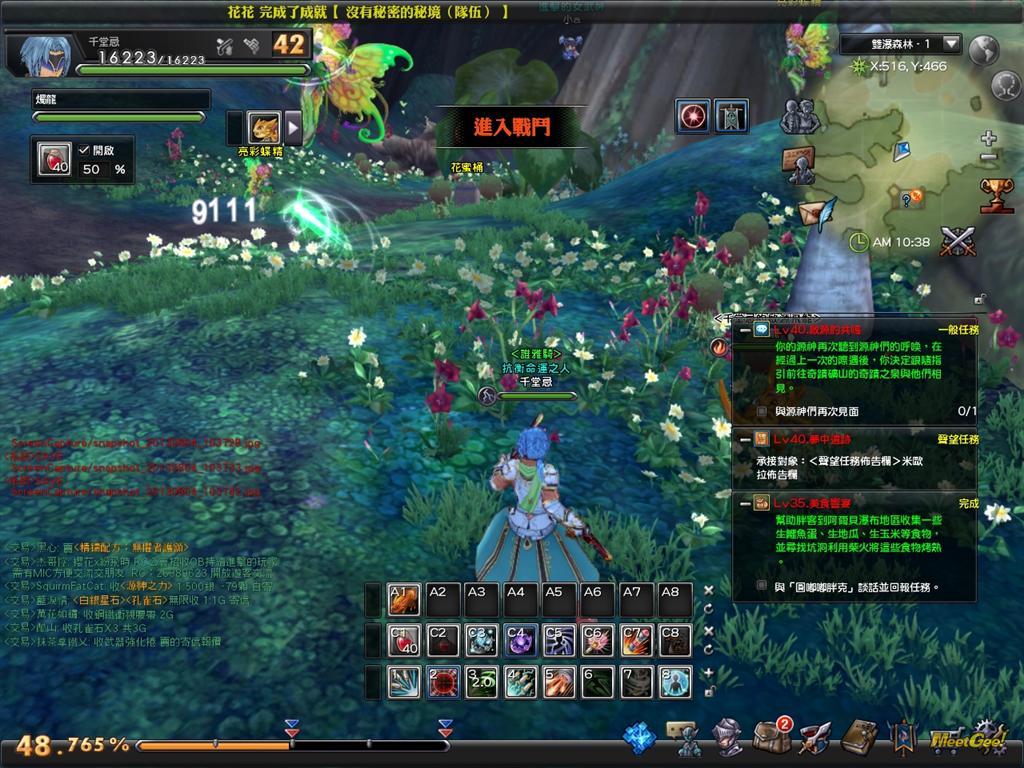Click the 千堂忌 character portrait
The image size is (1024, 768).
click(x=41, y=56)
